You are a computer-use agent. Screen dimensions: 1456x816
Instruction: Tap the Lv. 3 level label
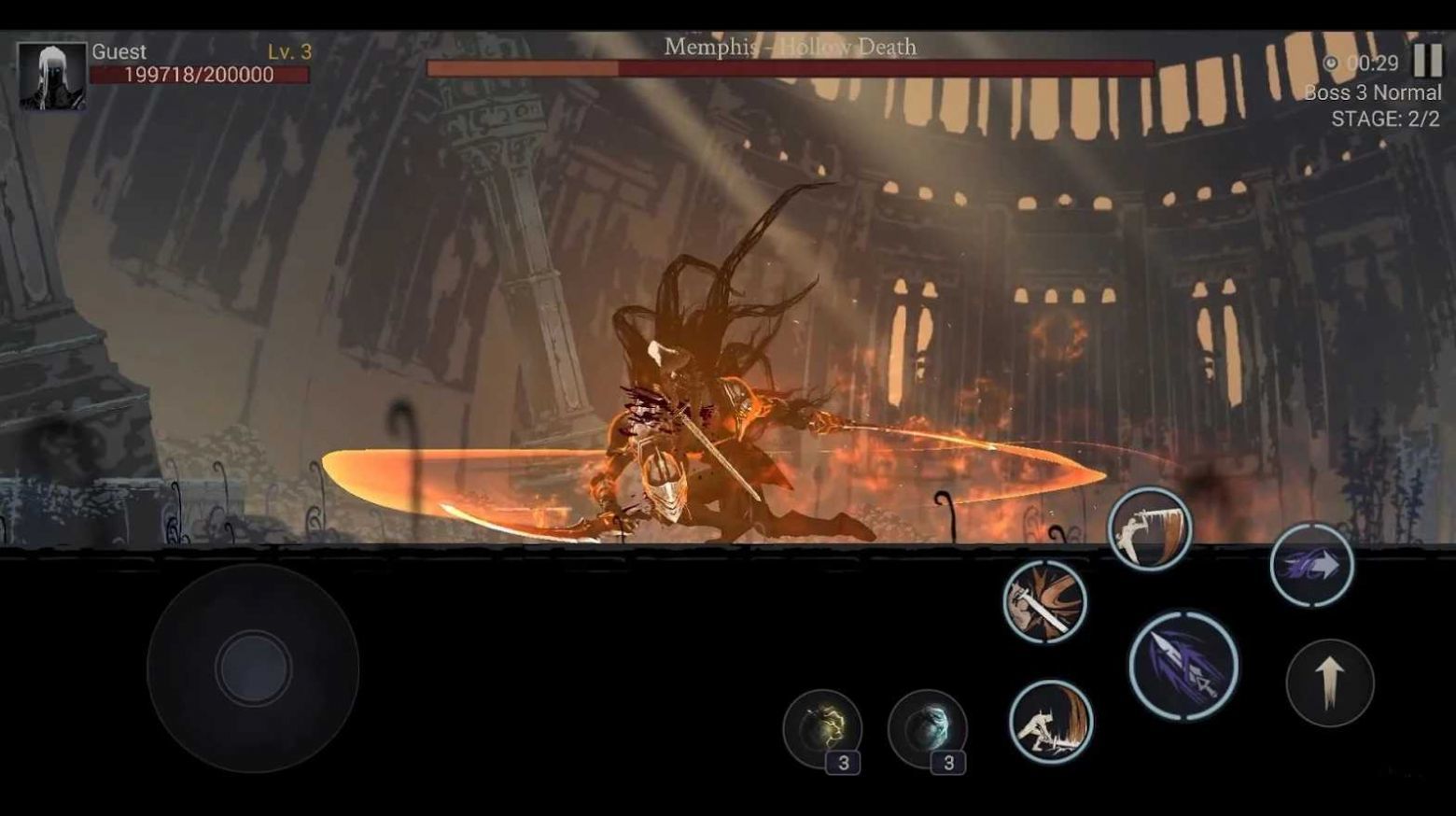(x=285, y=53)
